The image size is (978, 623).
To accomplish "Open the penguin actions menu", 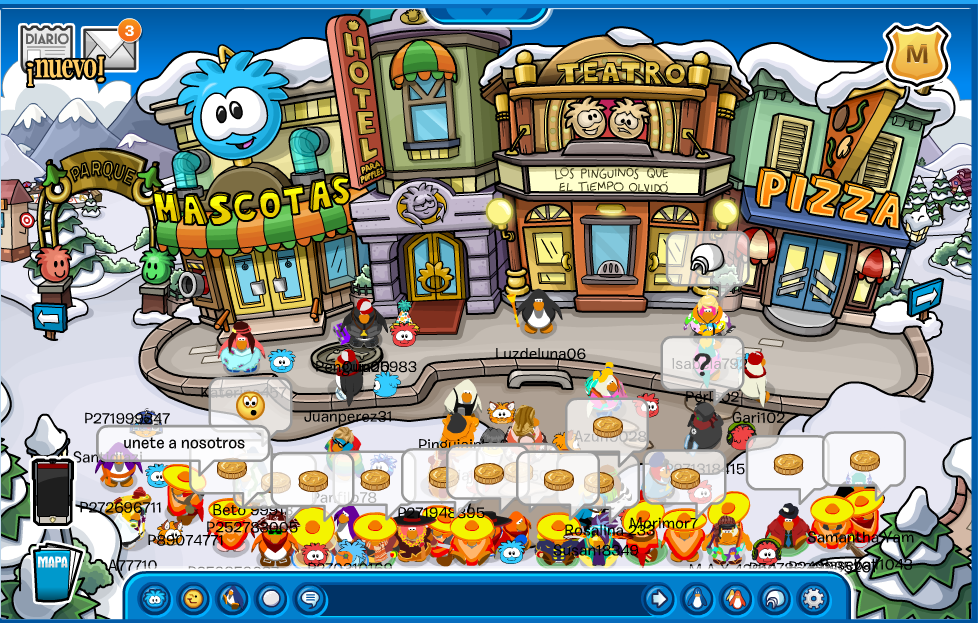I will 232,599.
